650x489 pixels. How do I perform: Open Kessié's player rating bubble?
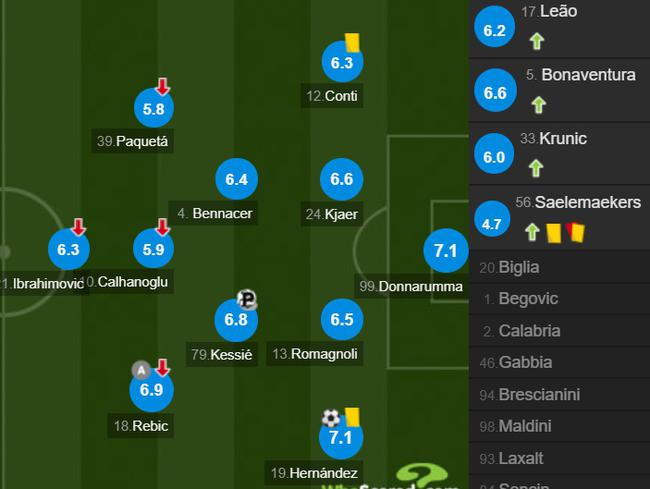pyautogui.click(x=236, y=320)
